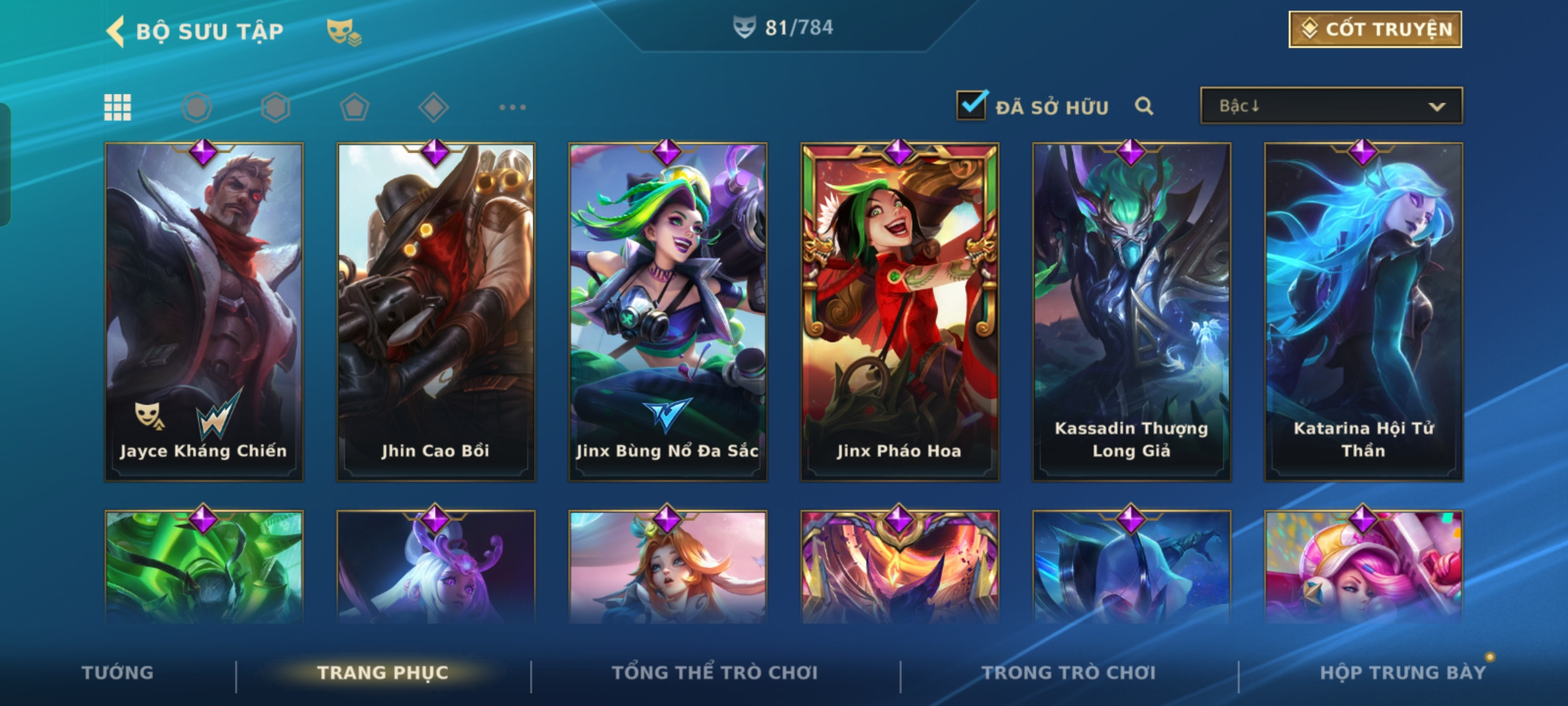View the Jinx Pháo Hoa skin card
The image size is (1568, 706).
[x=900, y=312]
